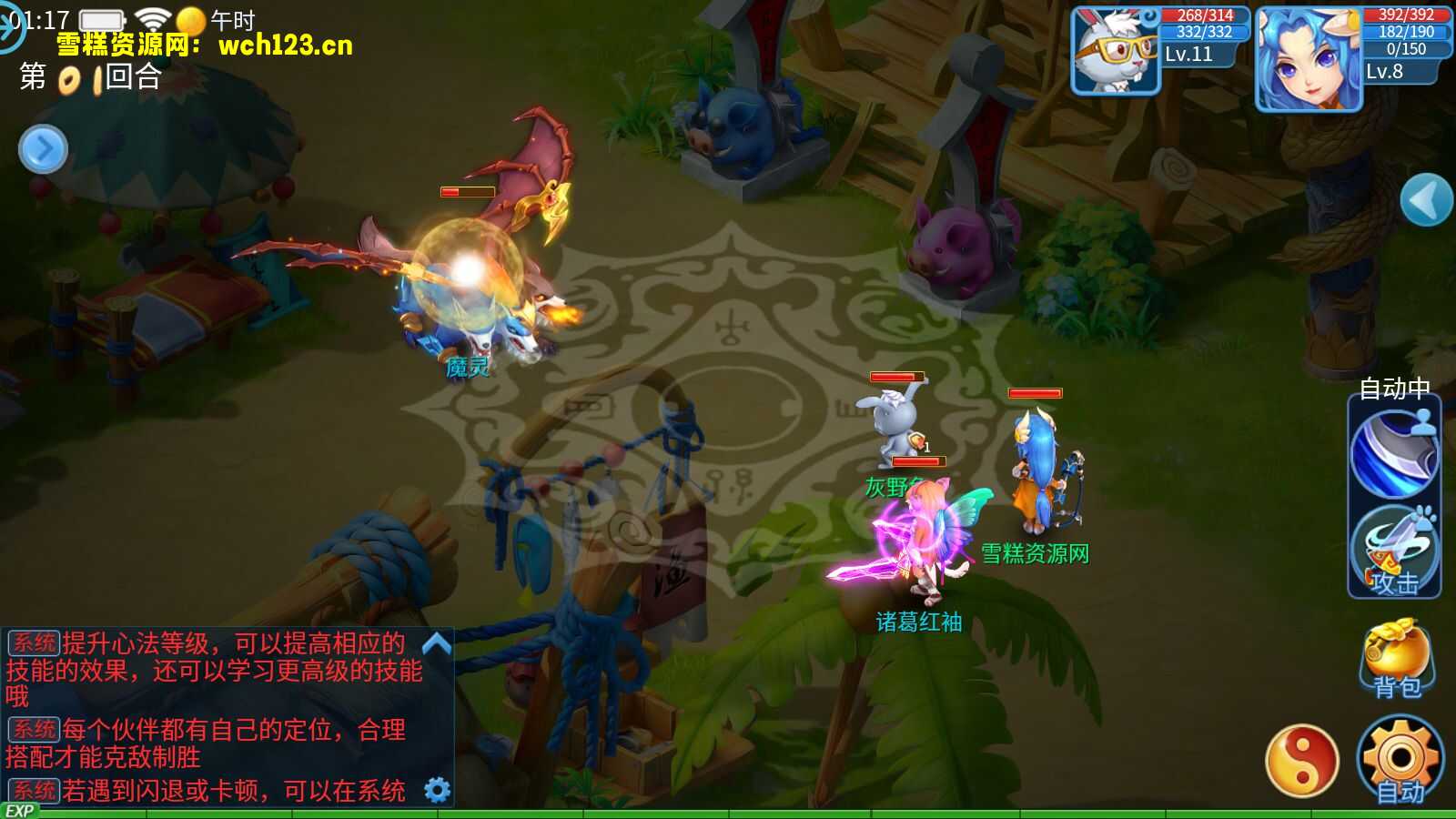Activate the blue slash skill icon
Screen dimensions: 1456x819
coord(1394,453)
